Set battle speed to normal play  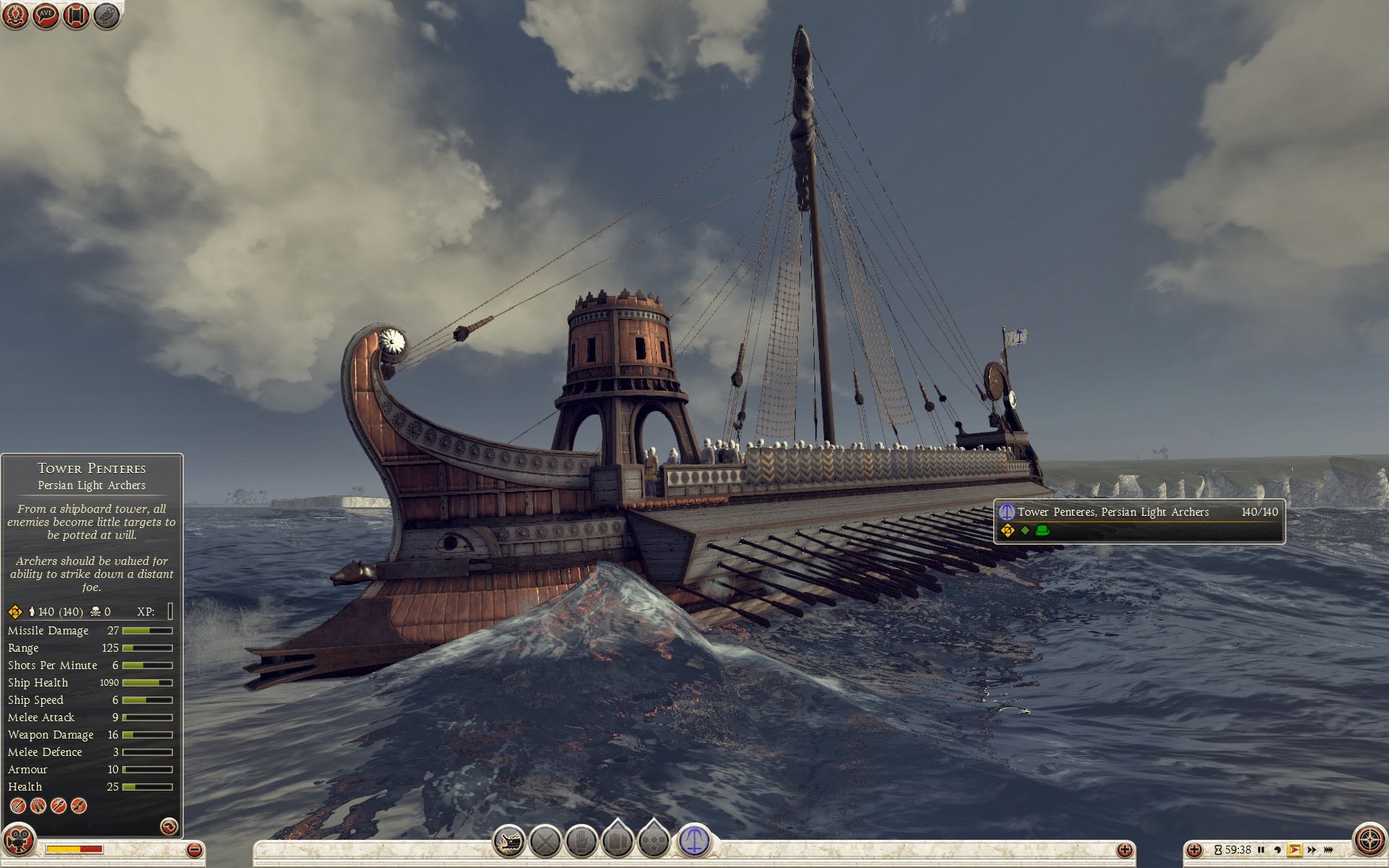click(1294, 850)
